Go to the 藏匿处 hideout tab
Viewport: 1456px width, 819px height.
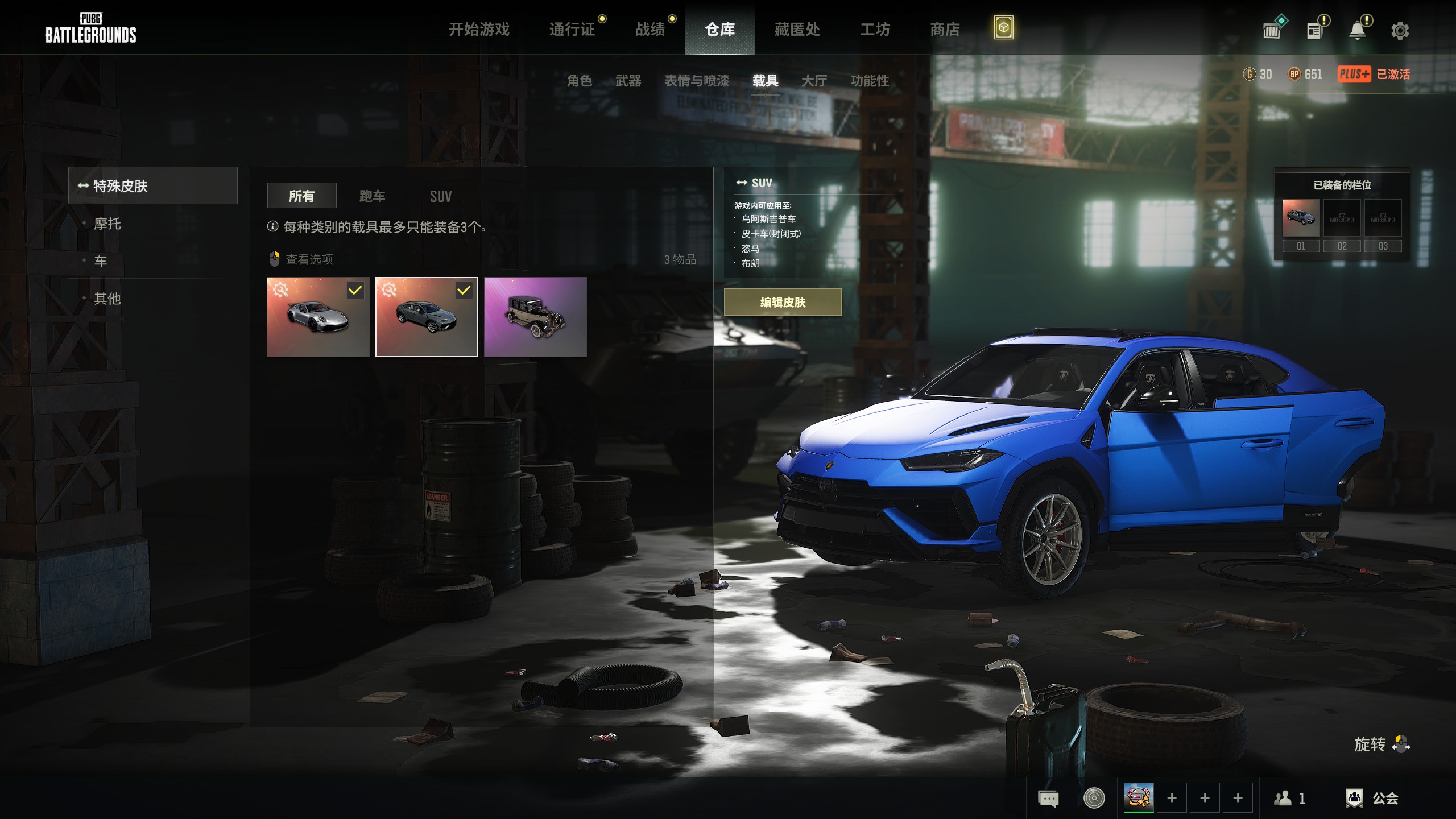coord(797,29)
